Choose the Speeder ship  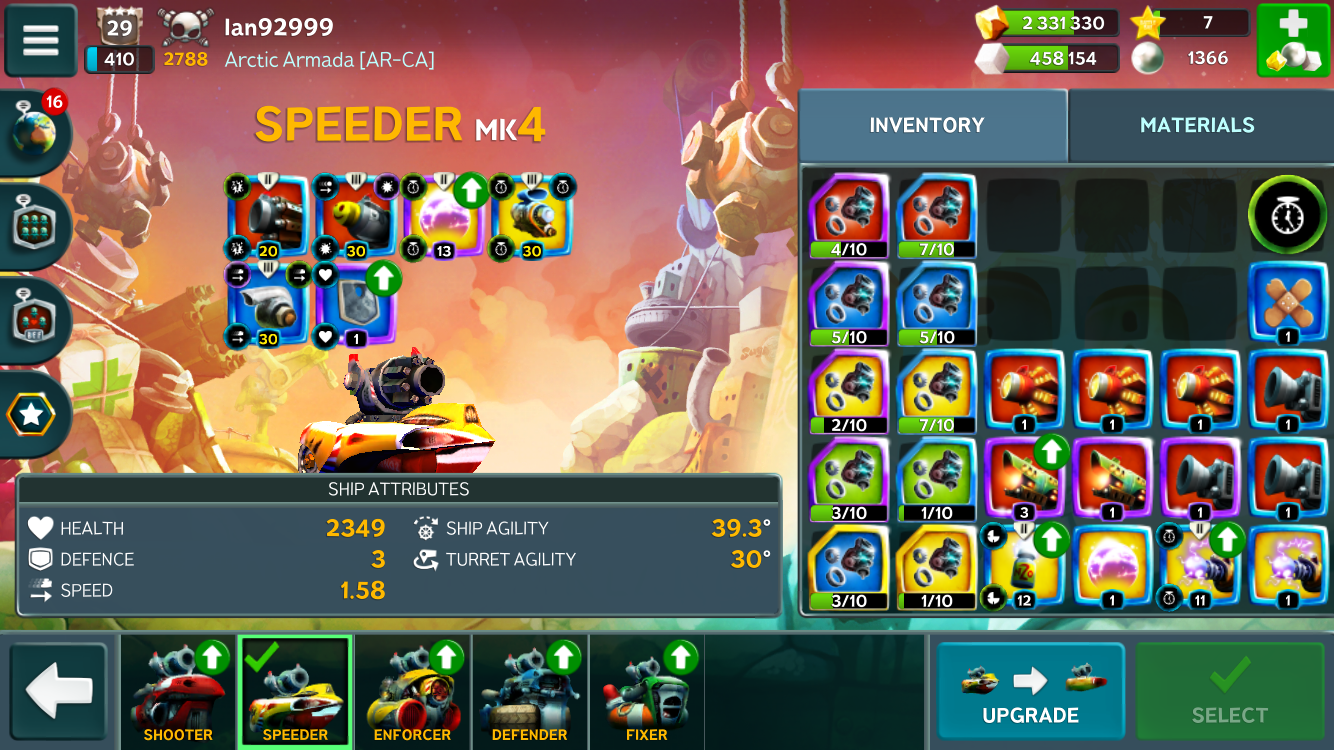point(295,692)
